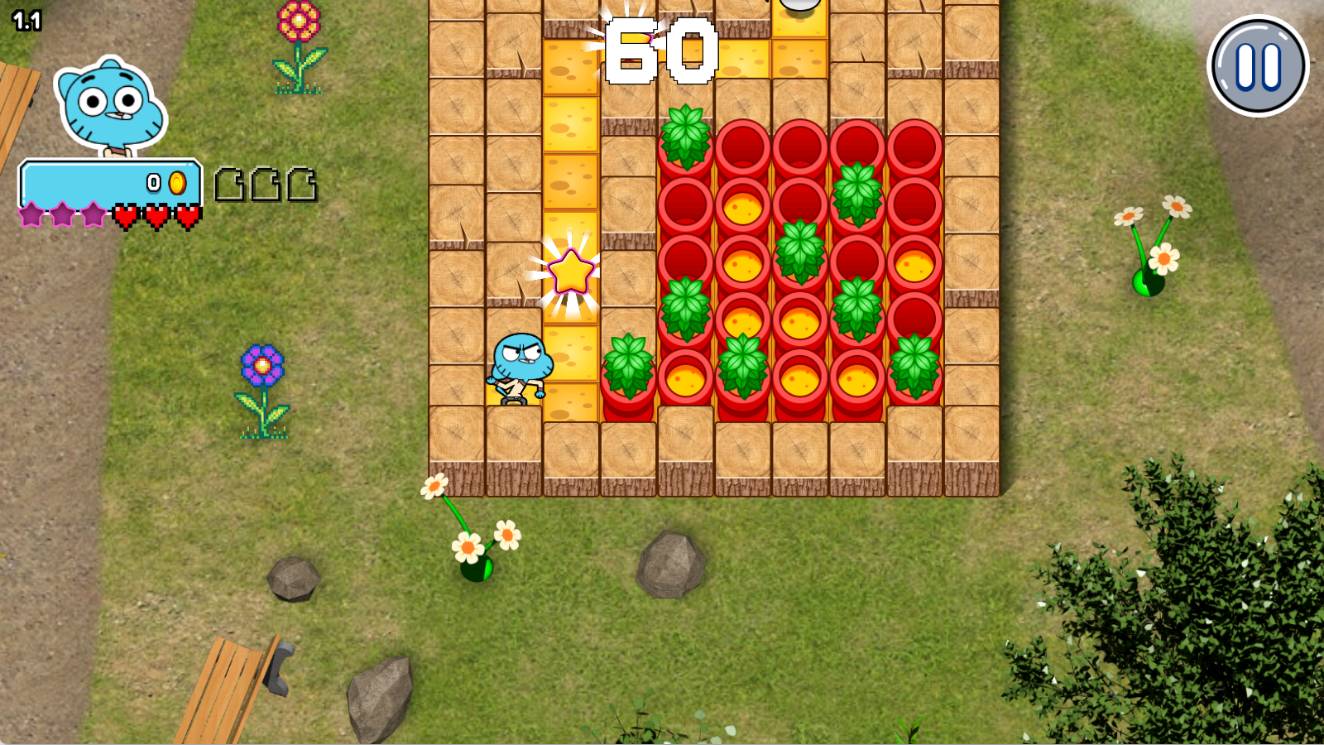This screenshot has height=745, width=1324.
Task: Pause the game with the round button
Action: pyautogui.click(x=1257, y=66)
